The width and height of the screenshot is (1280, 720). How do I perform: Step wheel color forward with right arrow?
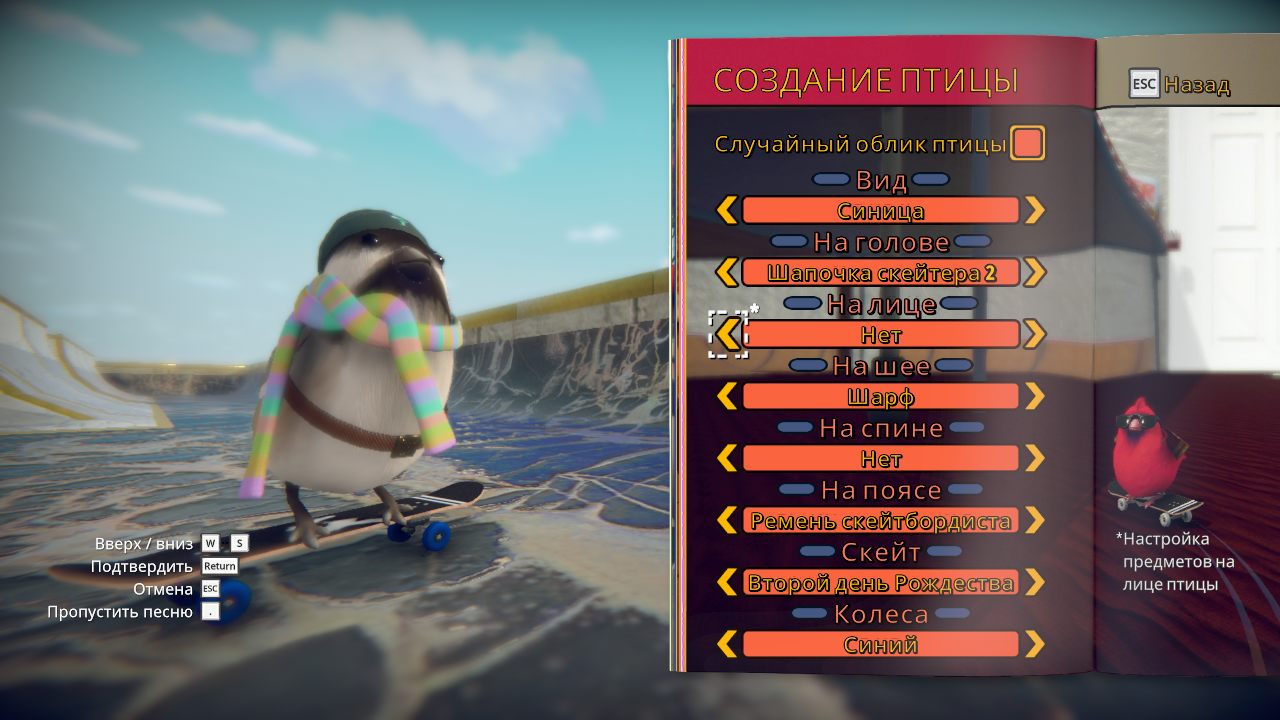coord(1037,644)
